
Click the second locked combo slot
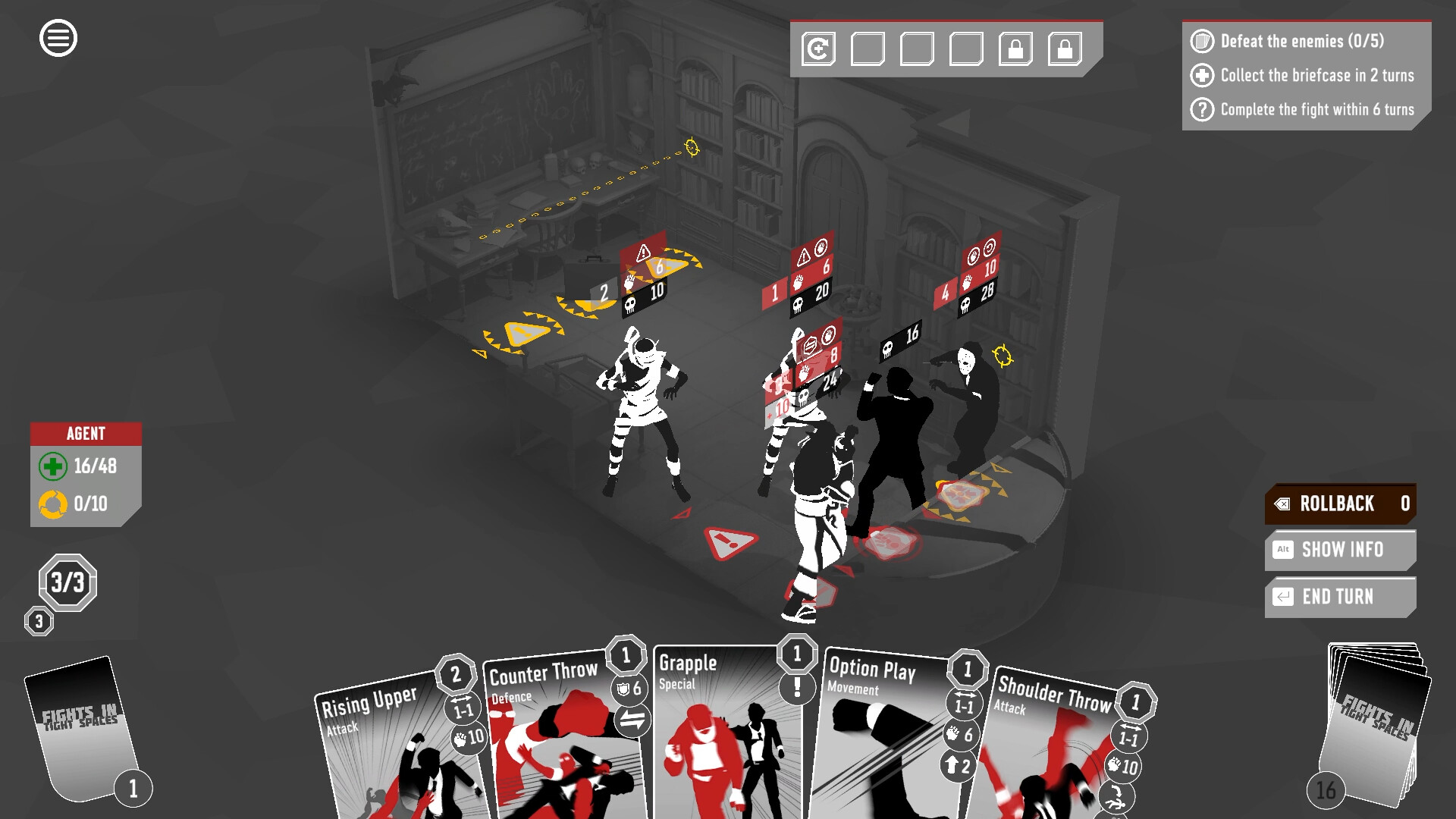1065,48
